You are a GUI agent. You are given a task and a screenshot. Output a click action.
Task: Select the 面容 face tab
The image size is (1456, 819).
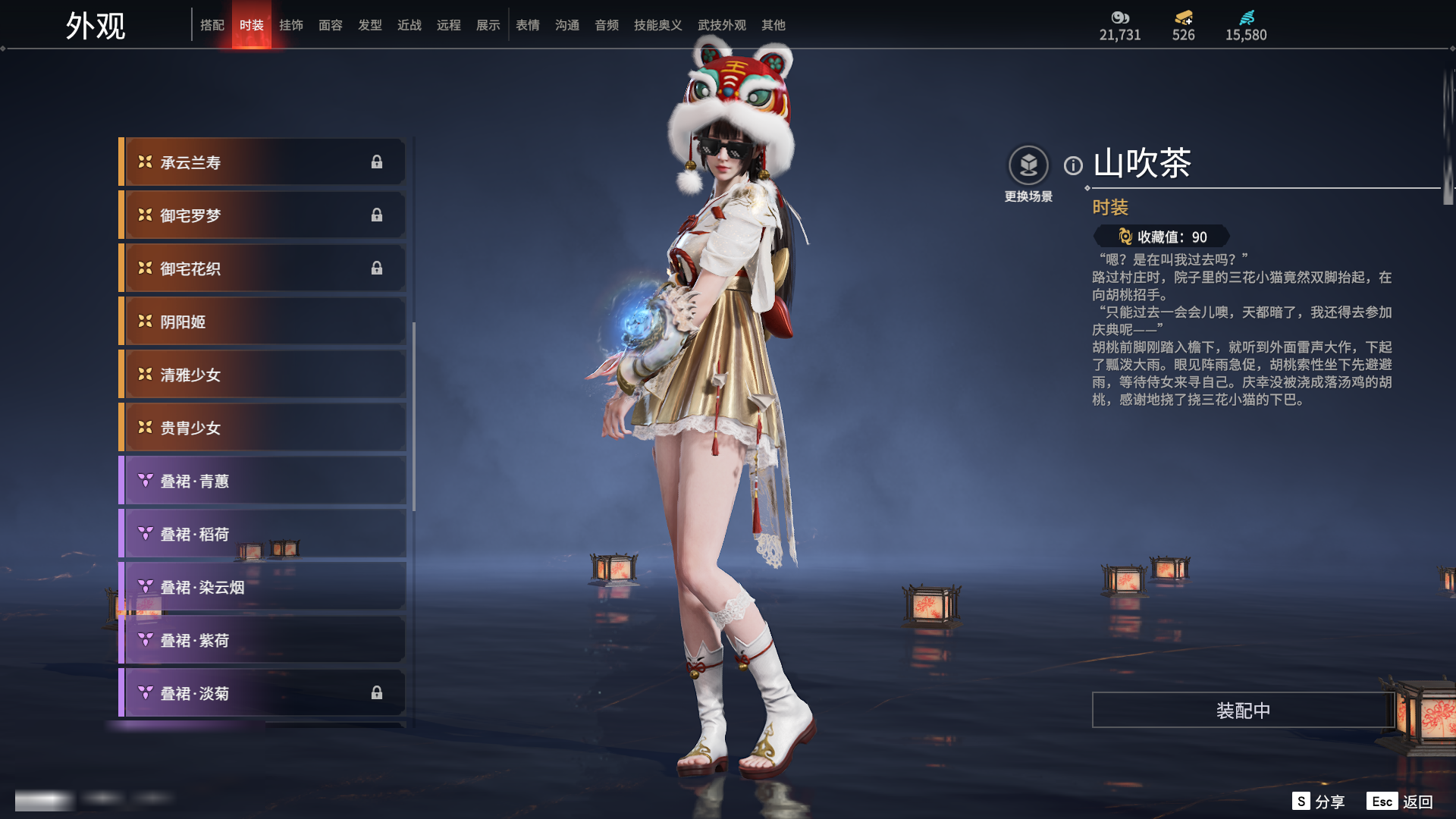coord(331,25)
